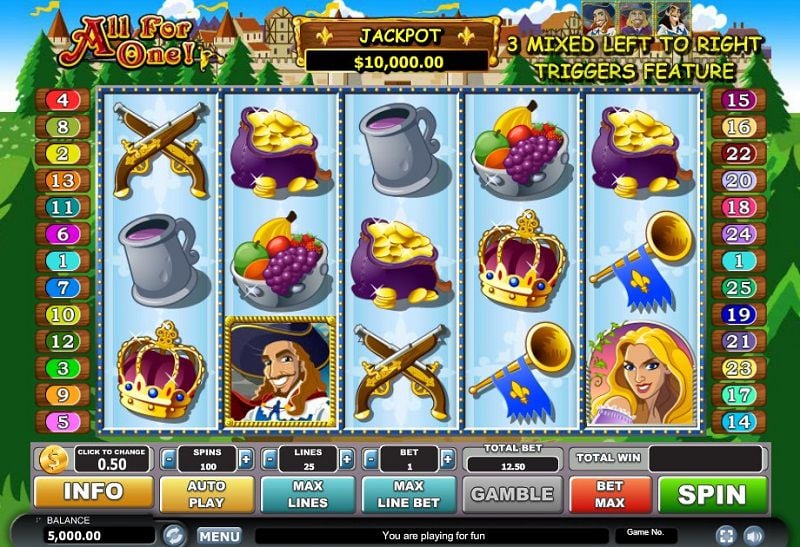This screenshot has width=800, height=547.
Task: Add more paylines with the plus button
Action: pos(346,460)
